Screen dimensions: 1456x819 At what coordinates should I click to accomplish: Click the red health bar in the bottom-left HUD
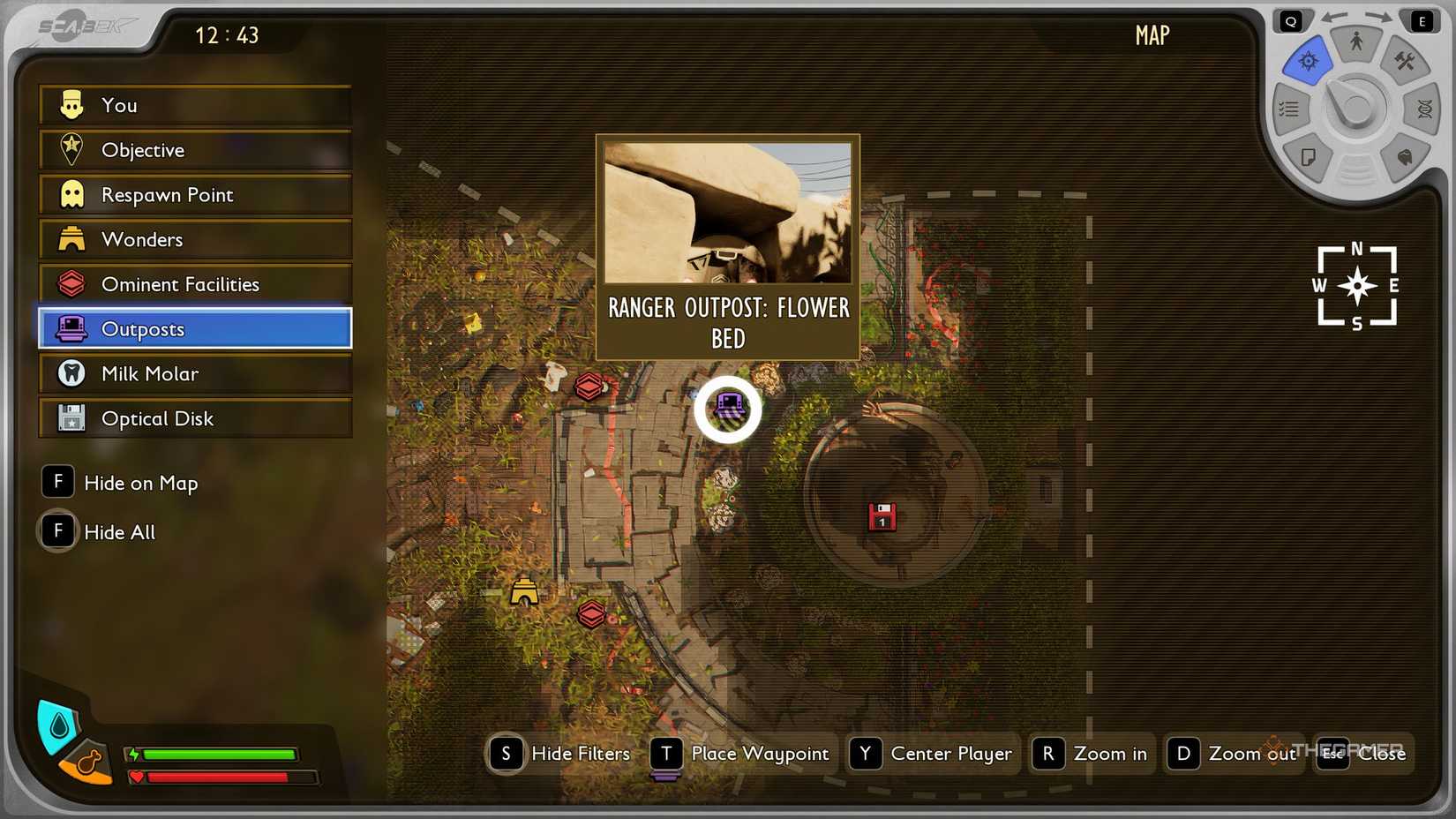pyautogui.click(x=219, y=778)
